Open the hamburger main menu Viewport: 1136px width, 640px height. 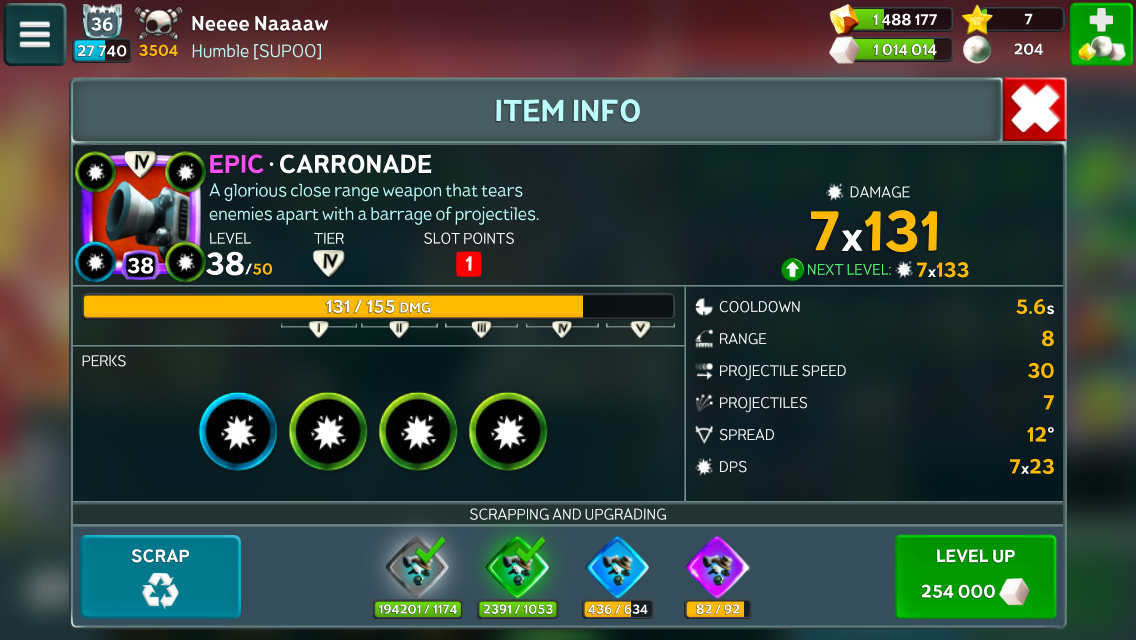click(x=34, y=34)
